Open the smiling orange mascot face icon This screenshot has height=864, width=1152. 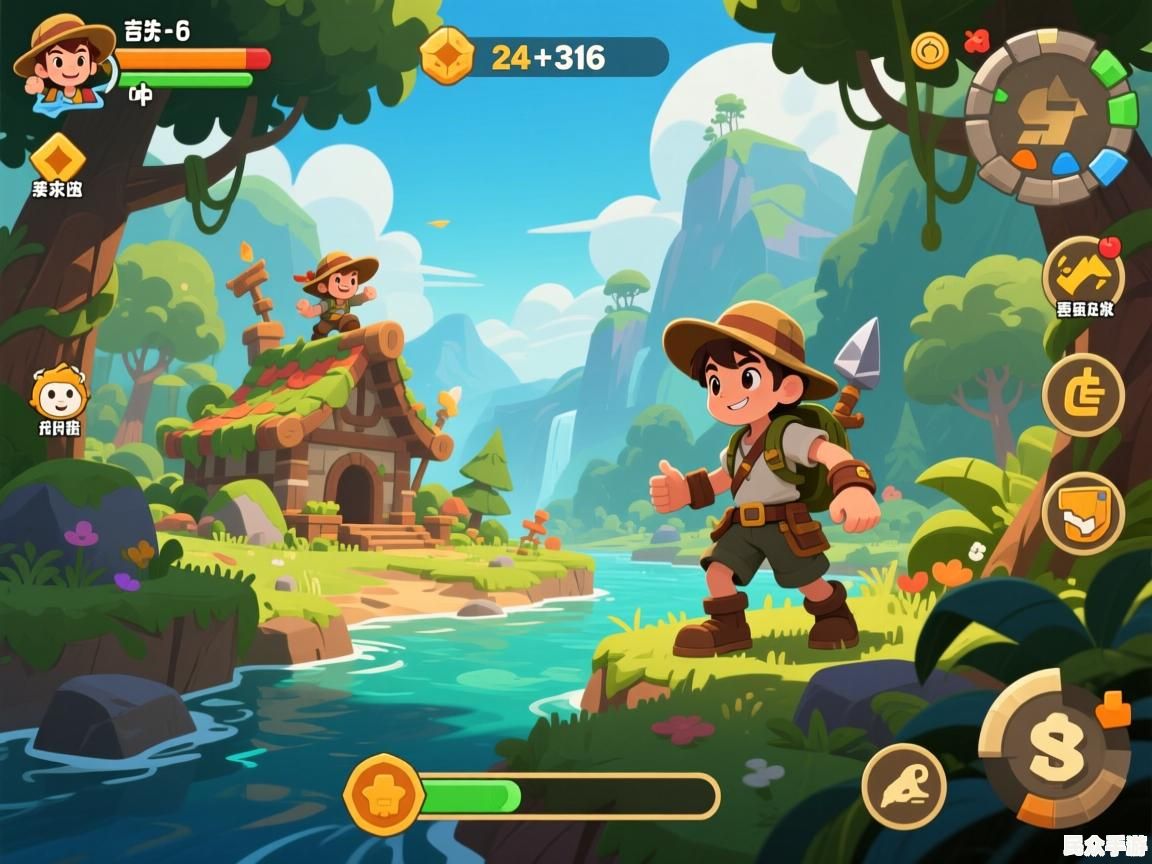[x=58, y=395]
